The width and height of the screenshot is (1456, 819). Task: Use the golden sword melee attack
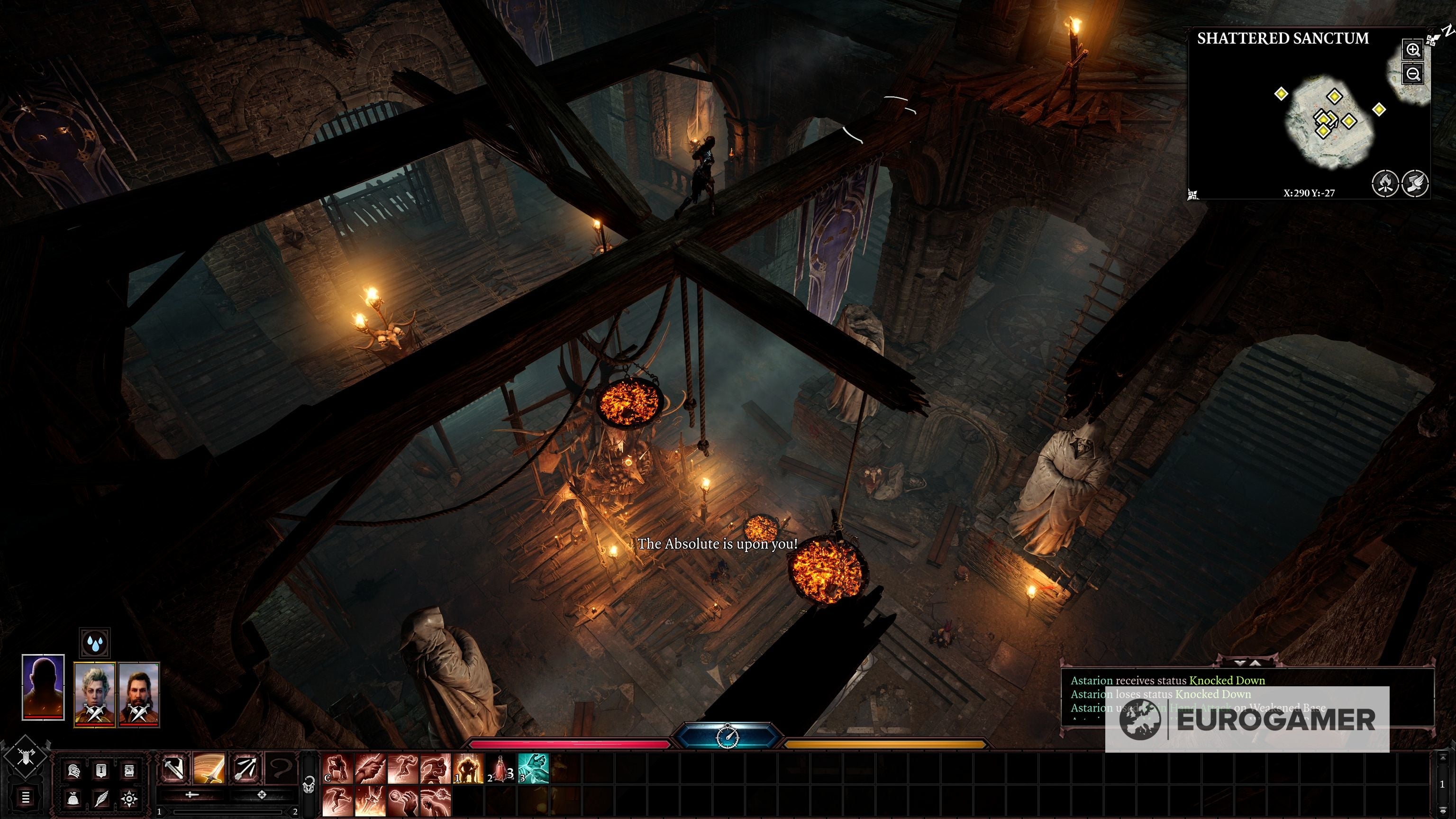[x=209, y=769]
